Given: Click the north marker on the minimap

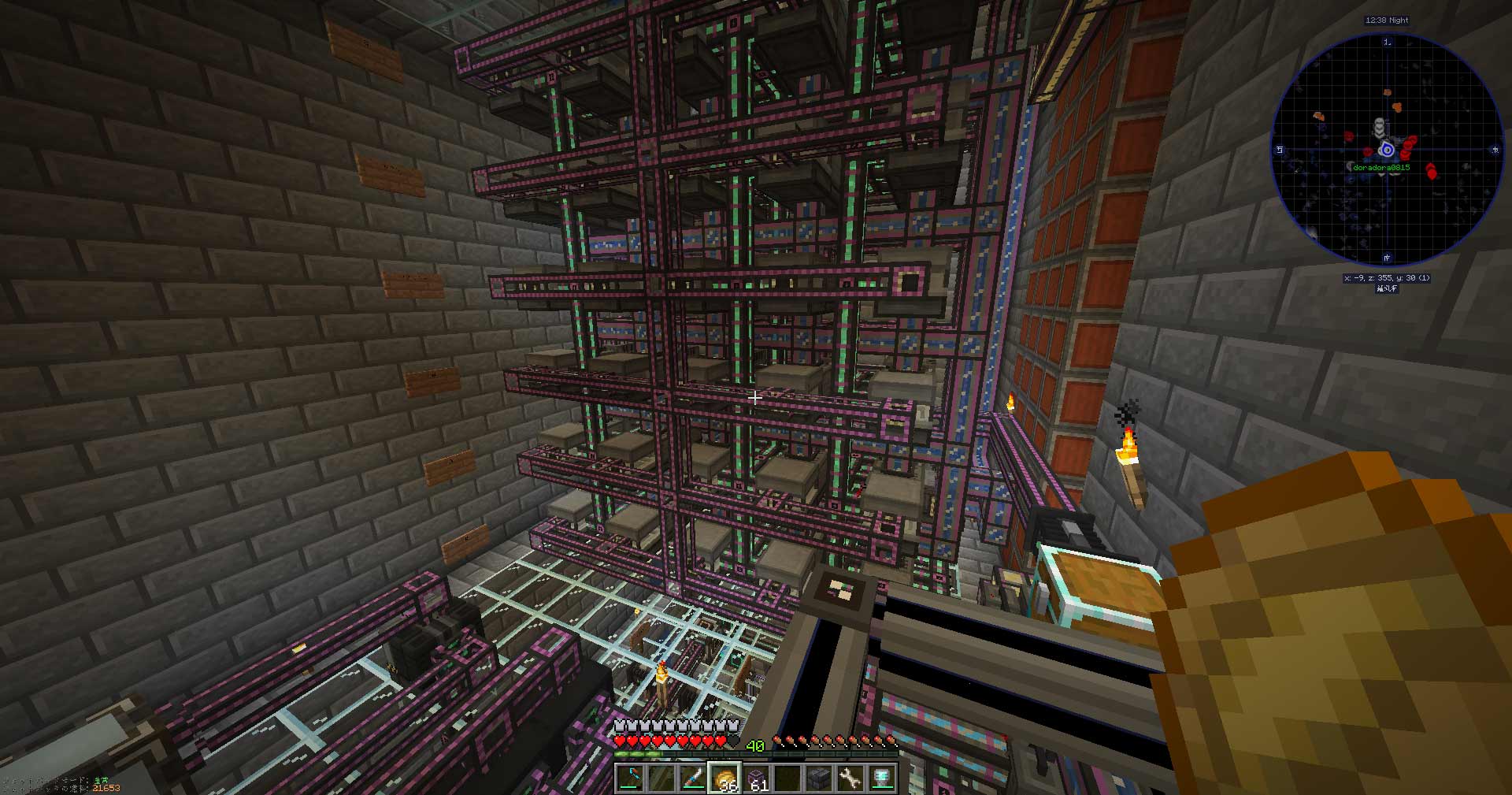Looking at the screenshot, I should [1387, 42].
